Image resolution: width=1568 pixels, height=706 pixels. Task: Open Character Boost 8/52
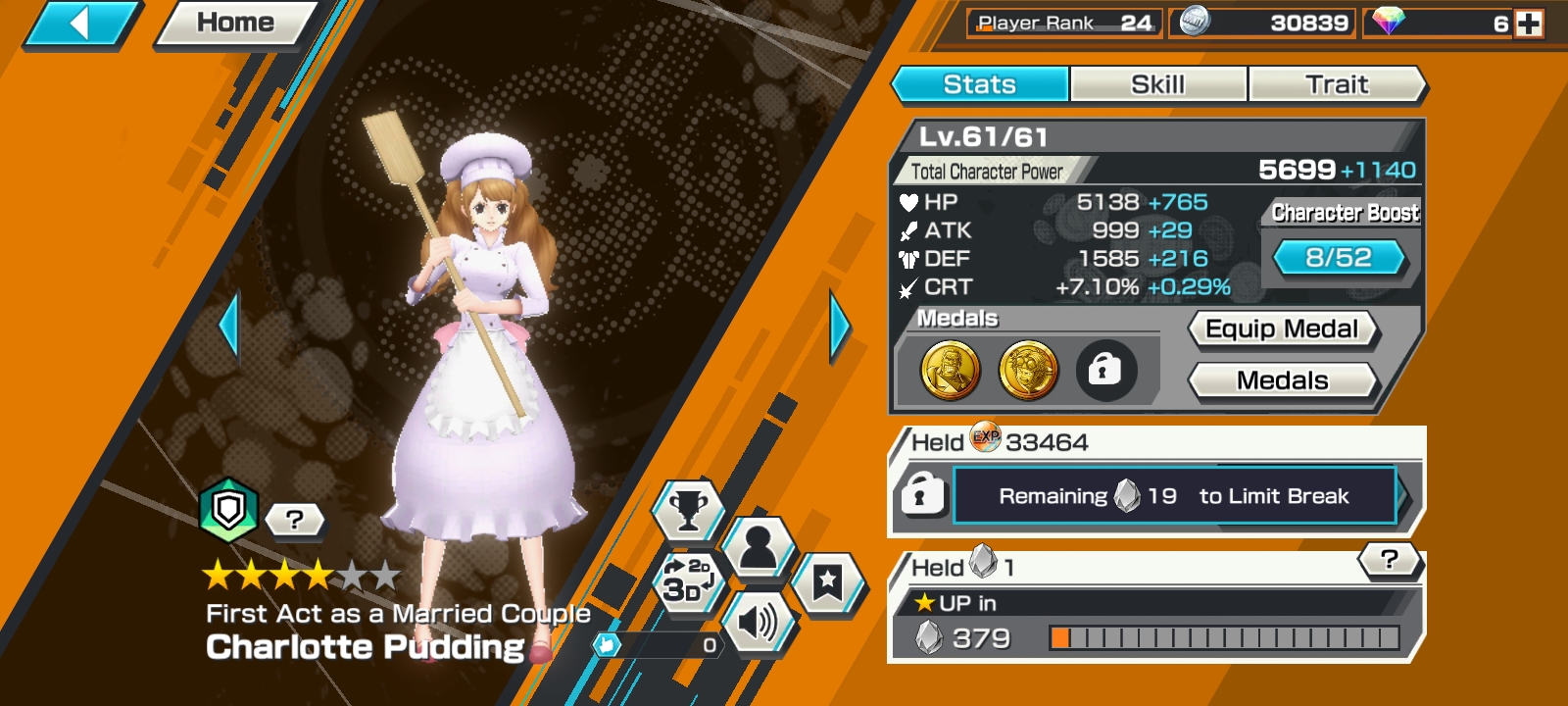click(x=1339, y=258)
